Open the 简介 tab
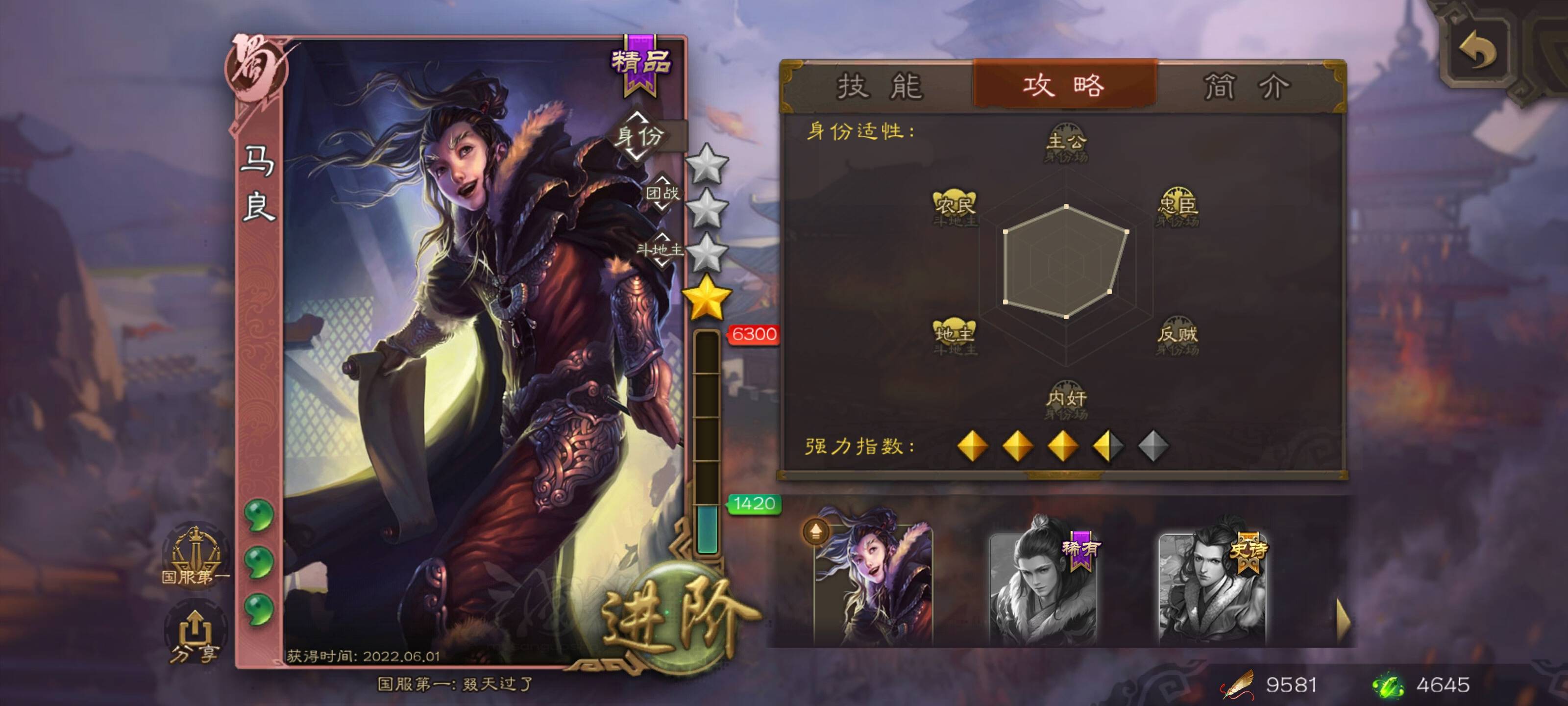 [1246, 86]
